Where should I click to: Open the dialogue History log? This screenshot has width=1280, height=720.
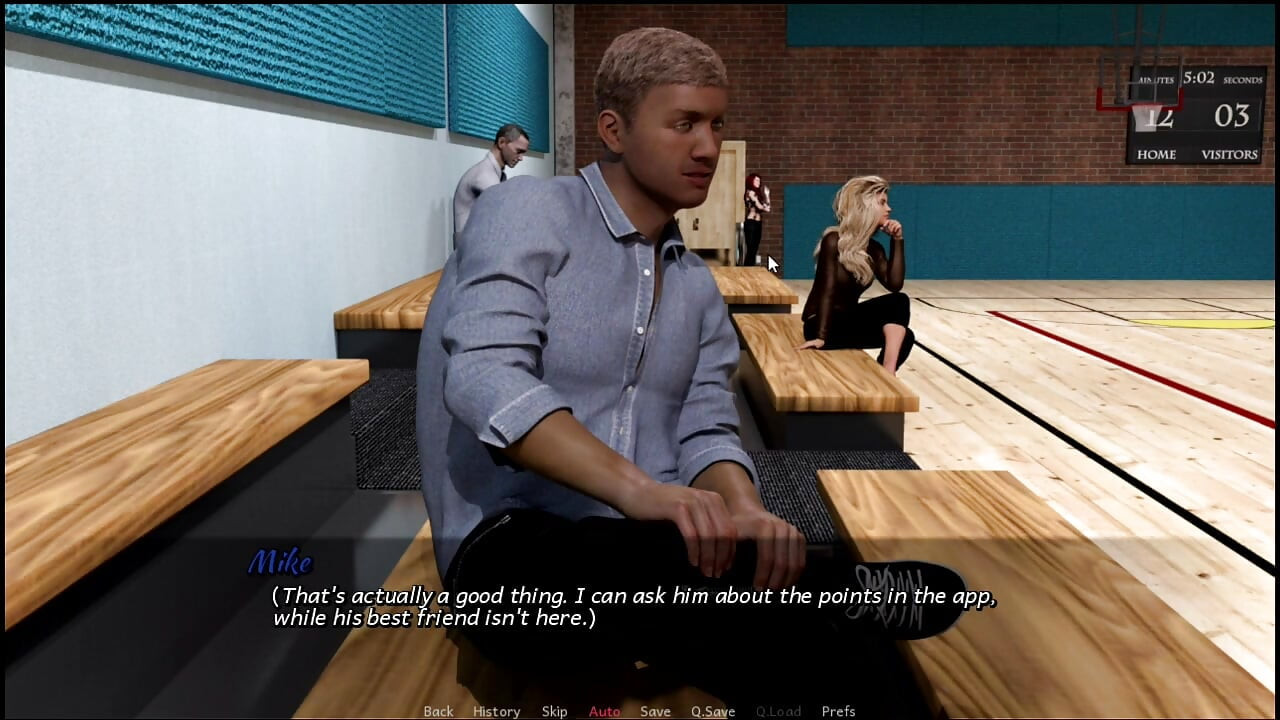click(496, 711)
